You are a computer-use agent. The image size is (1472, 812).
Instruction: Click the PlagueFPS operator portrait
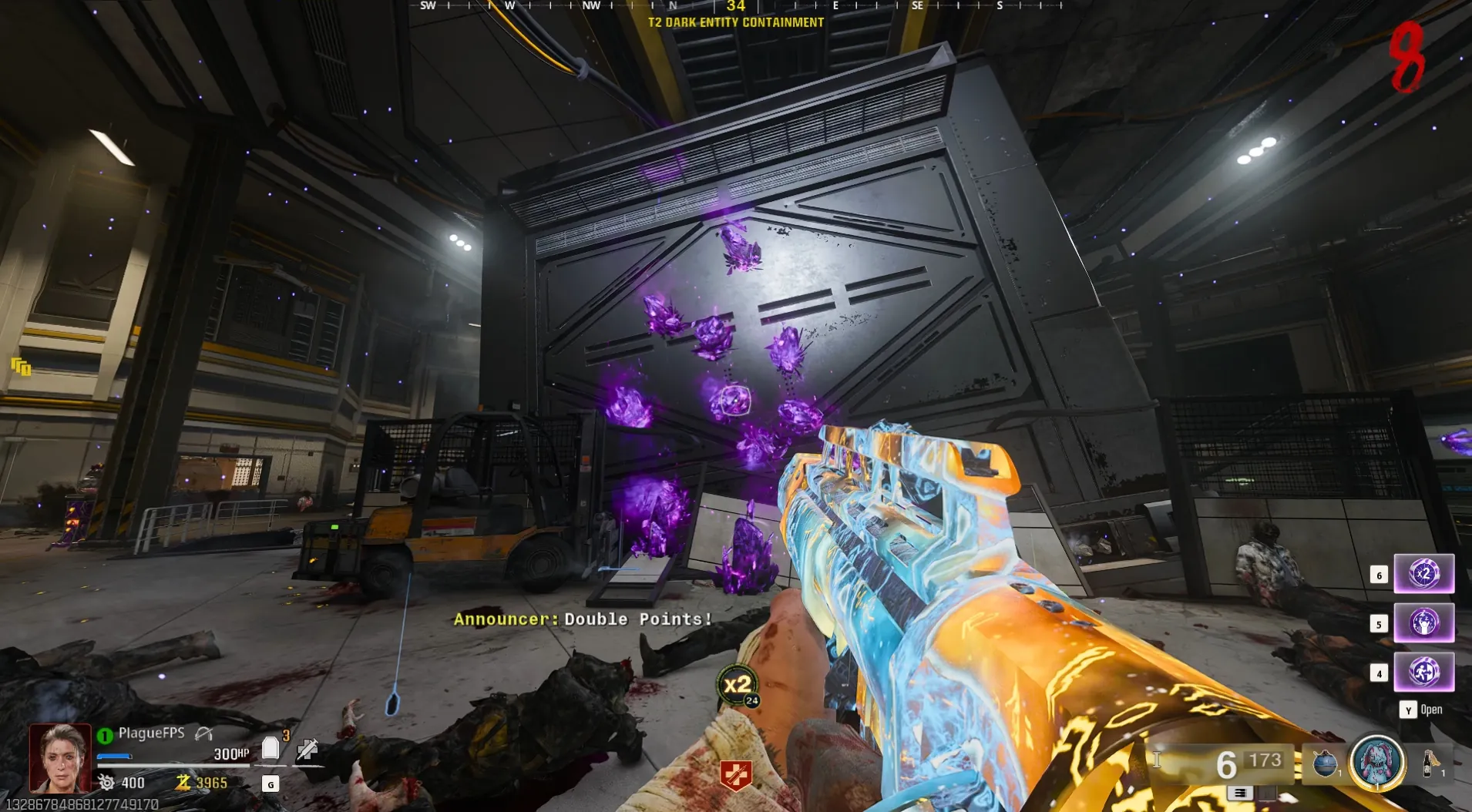[x=60, y=758]
